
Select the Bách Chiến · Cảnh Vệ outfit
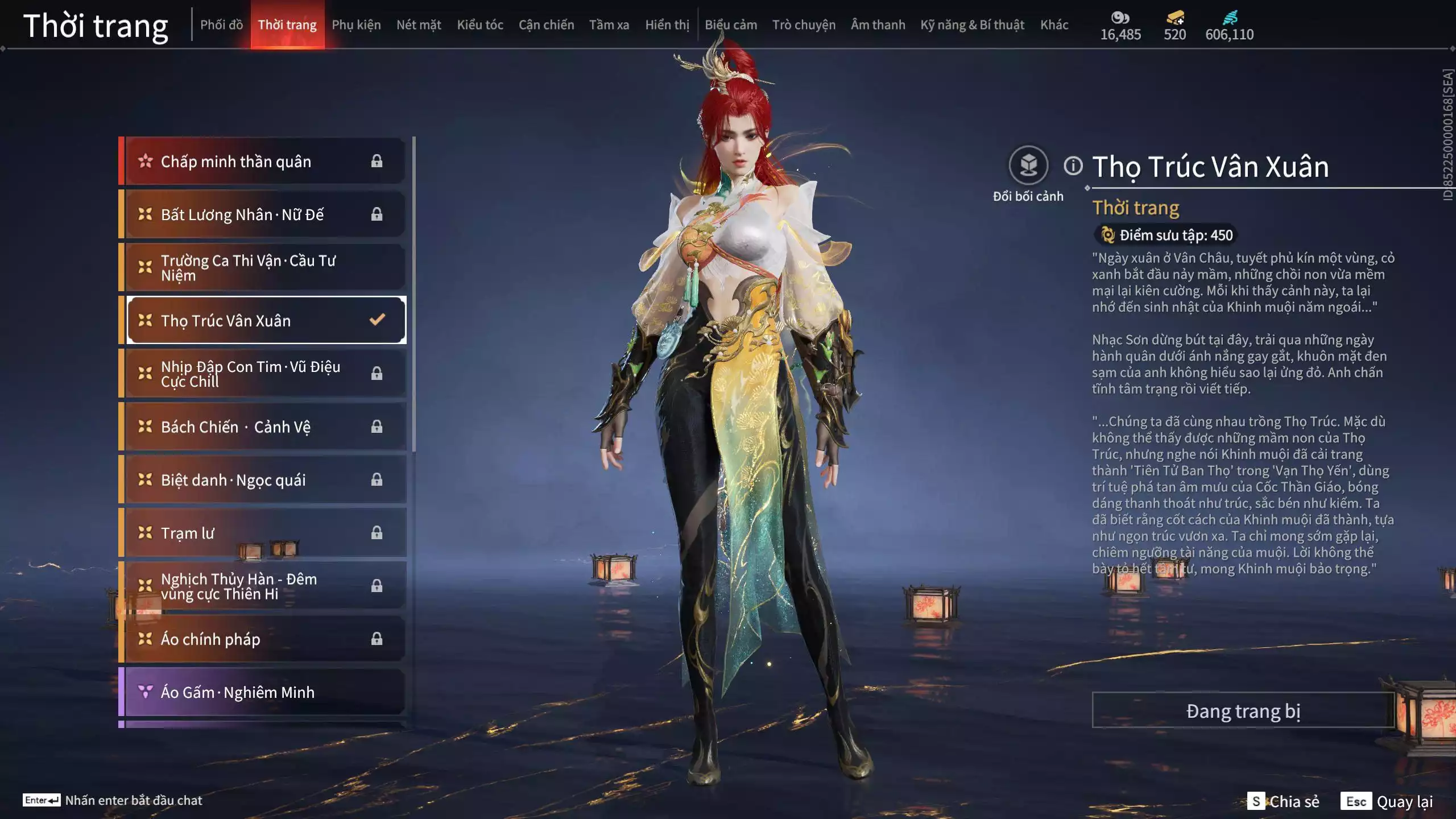264,427
